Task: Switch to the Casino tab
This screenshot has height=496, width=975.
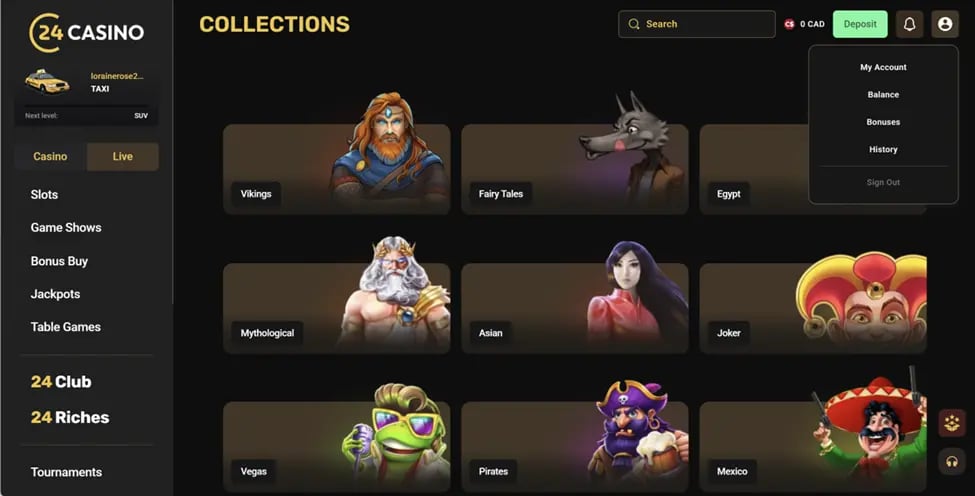Action: tap(50, 157)
